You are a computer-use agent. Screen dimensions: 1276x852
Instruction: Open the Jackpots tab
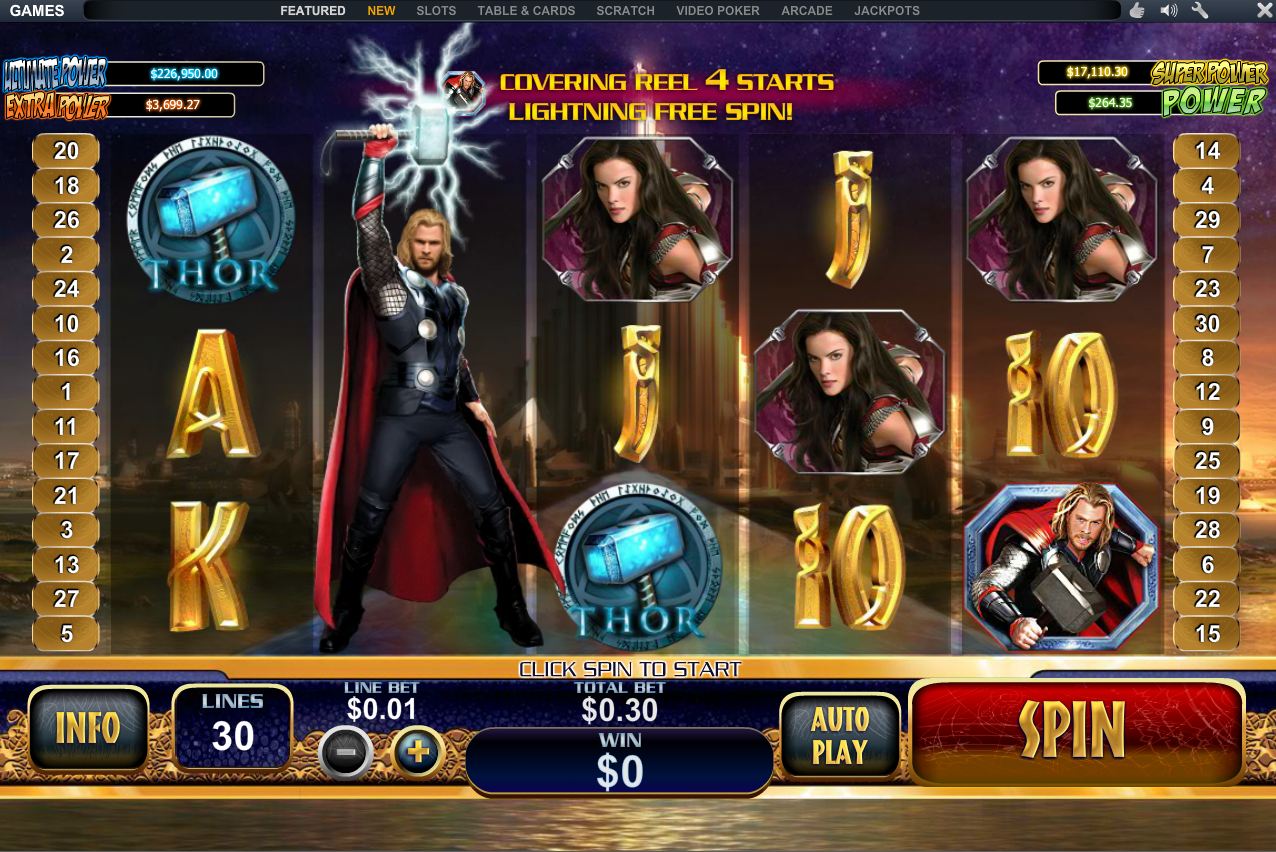click(886, 11)
